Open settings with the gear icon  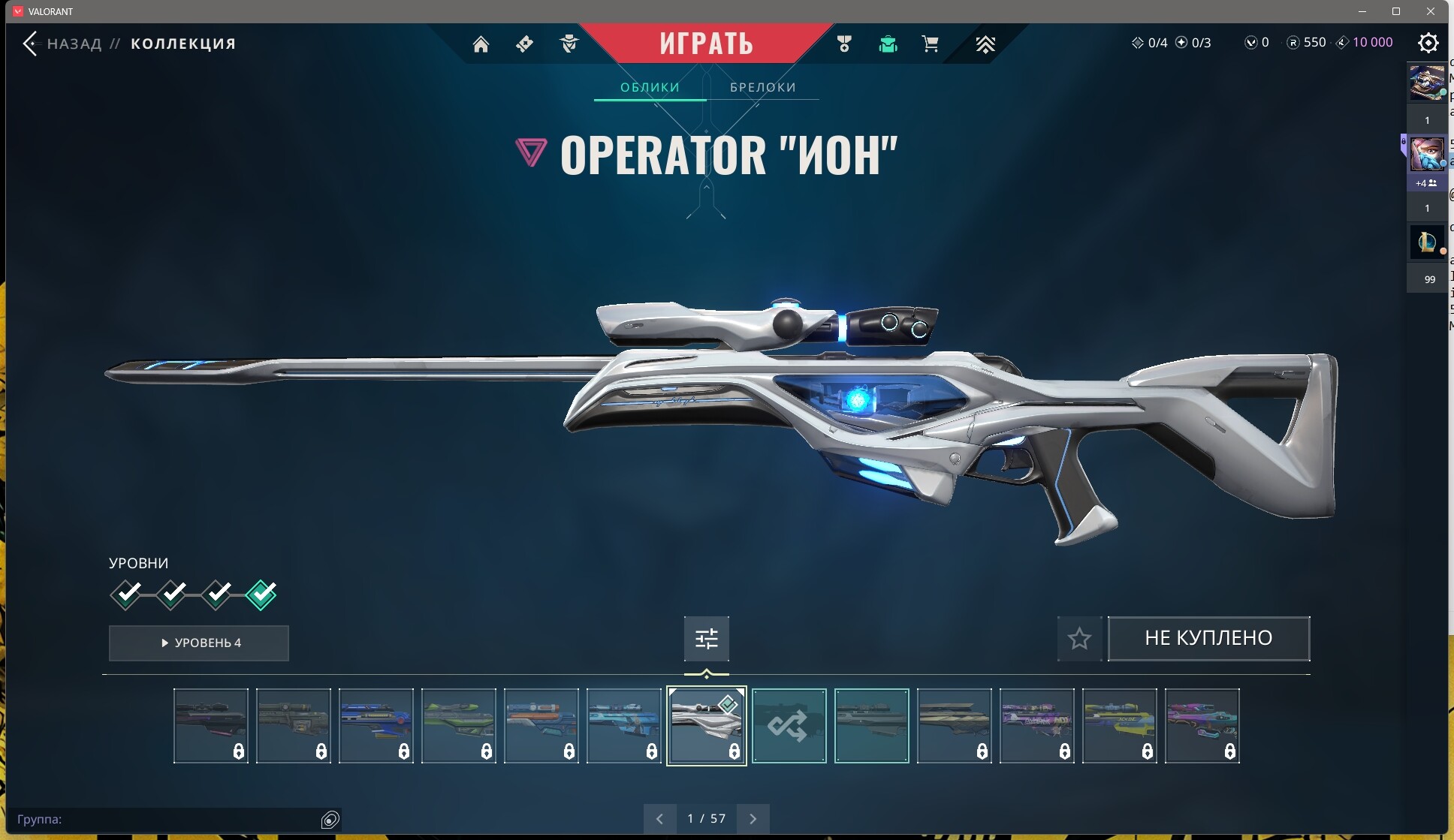[1428, 43]
